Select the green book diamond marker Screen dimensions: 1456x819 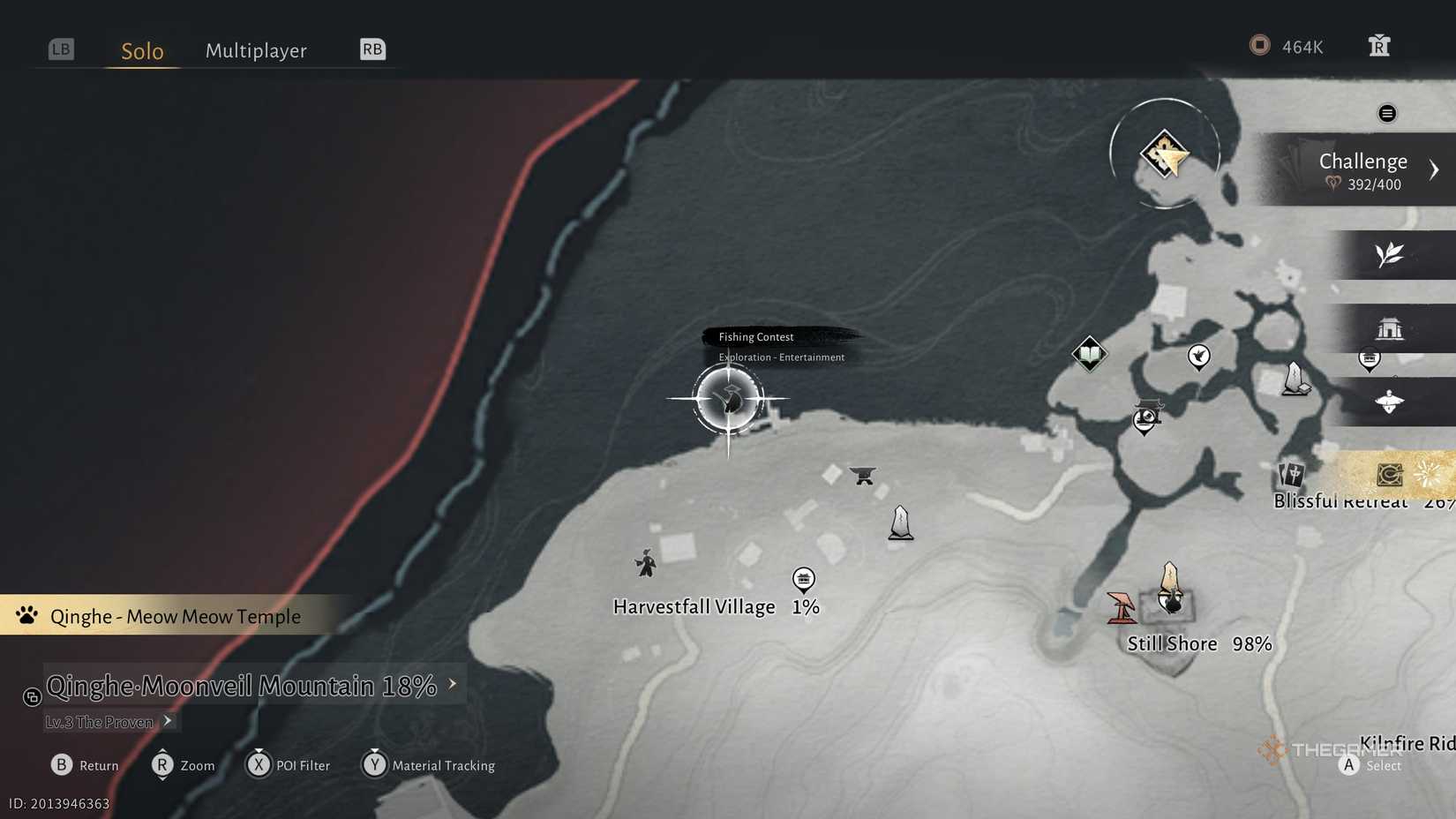[1089, 354]
